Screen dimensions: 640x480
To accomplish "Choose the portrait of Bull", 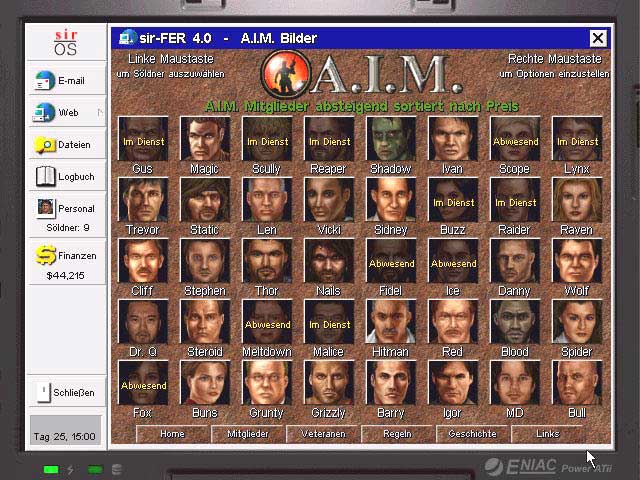I will (577, 383).
